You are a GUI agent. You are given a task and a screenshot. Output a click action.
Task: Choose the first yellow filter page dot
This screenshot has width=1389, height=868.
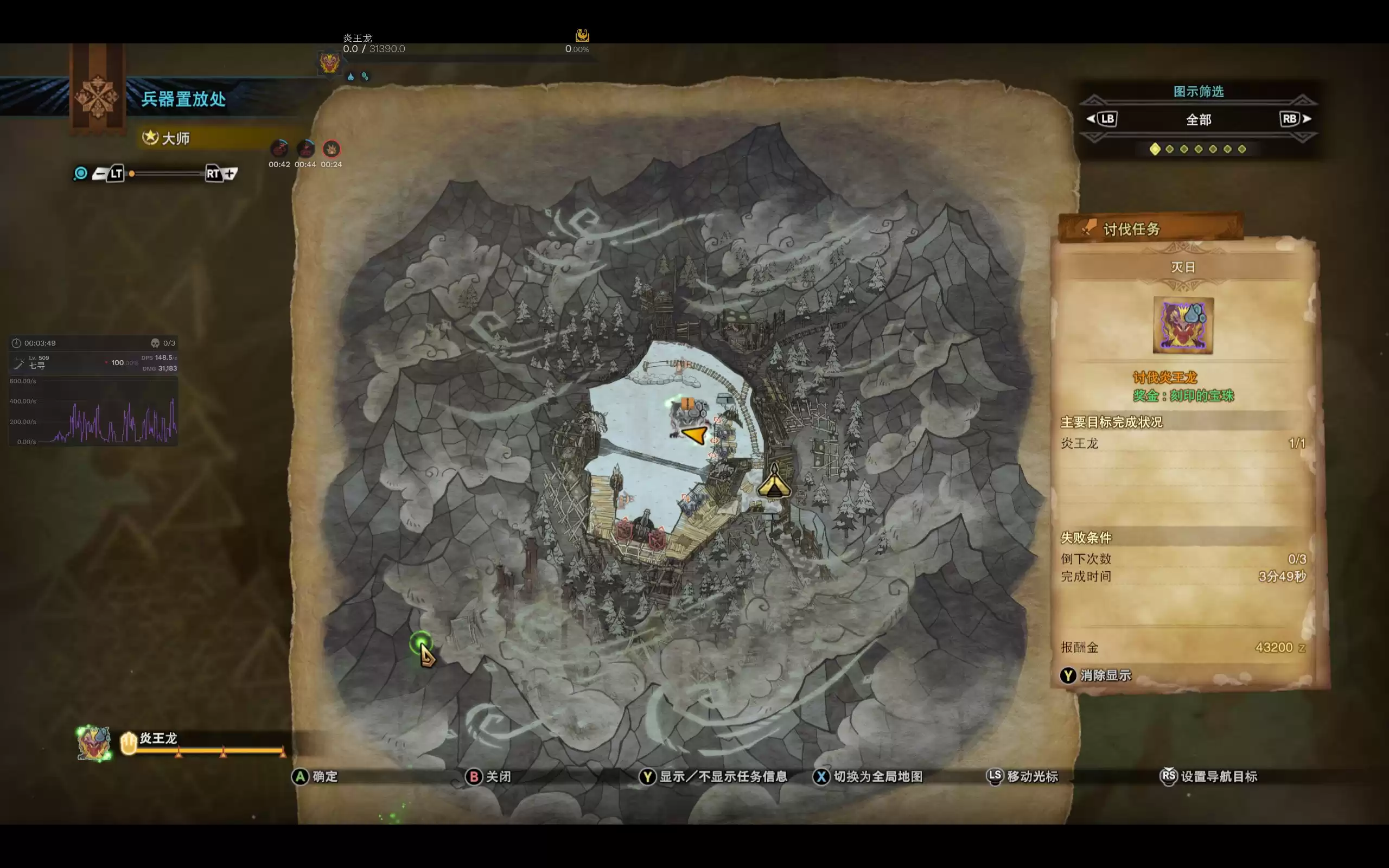pos(1155,149)
